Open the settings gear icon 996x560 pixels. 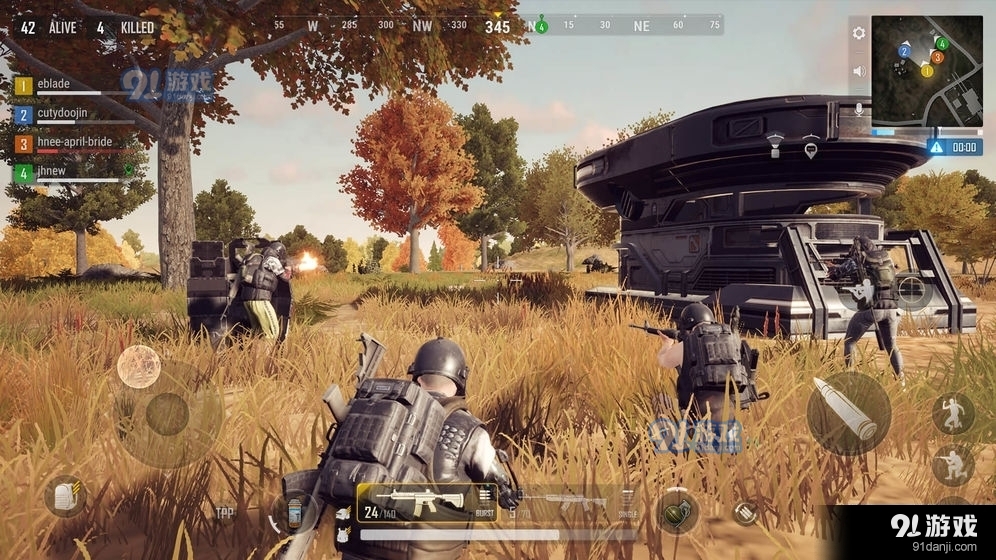coord(858,33)
